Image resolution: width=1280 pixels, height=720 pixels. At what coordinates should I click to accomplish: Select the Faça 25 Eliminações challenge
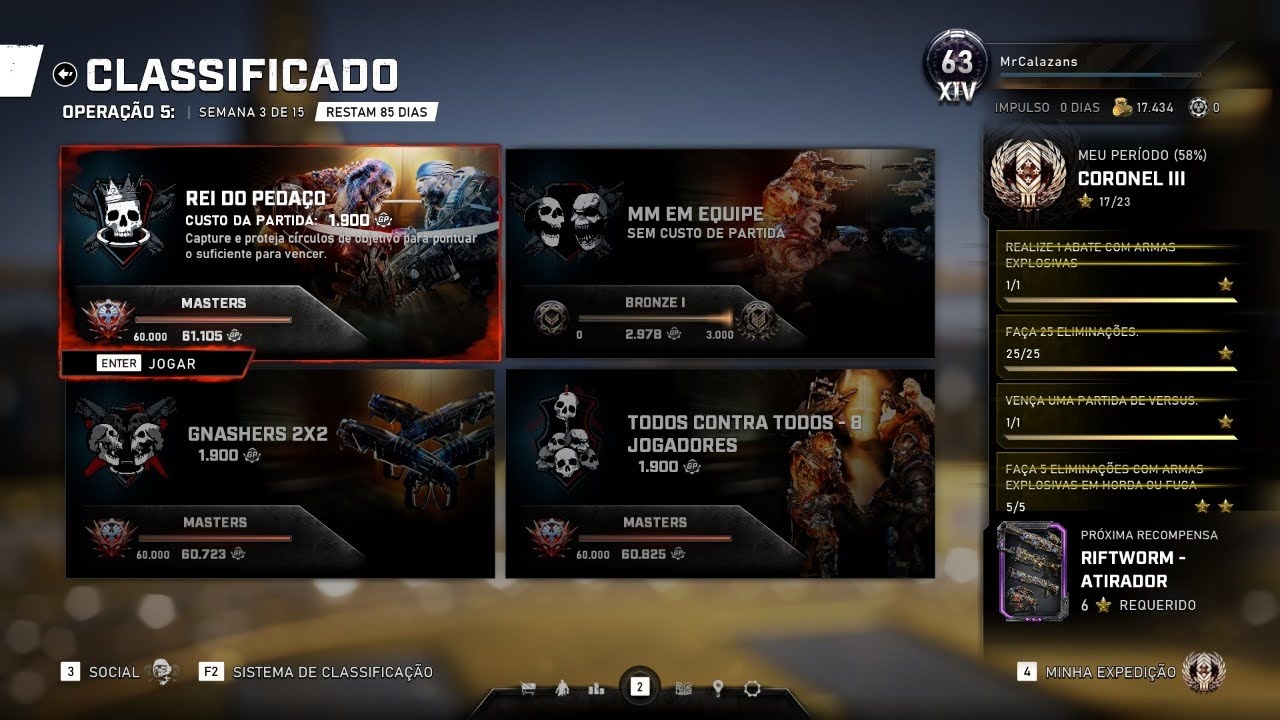point(1118,342)
